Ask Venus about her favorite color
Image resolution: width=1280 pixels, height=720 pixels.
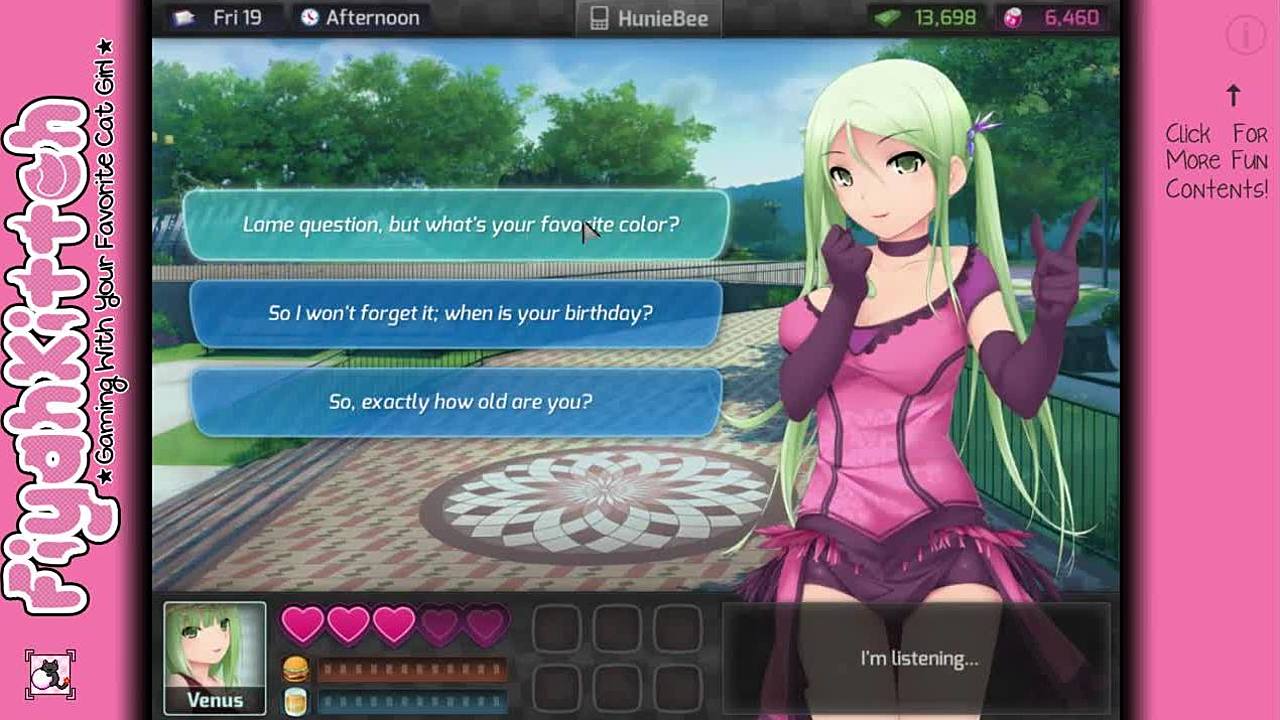[x=456, y=225]
